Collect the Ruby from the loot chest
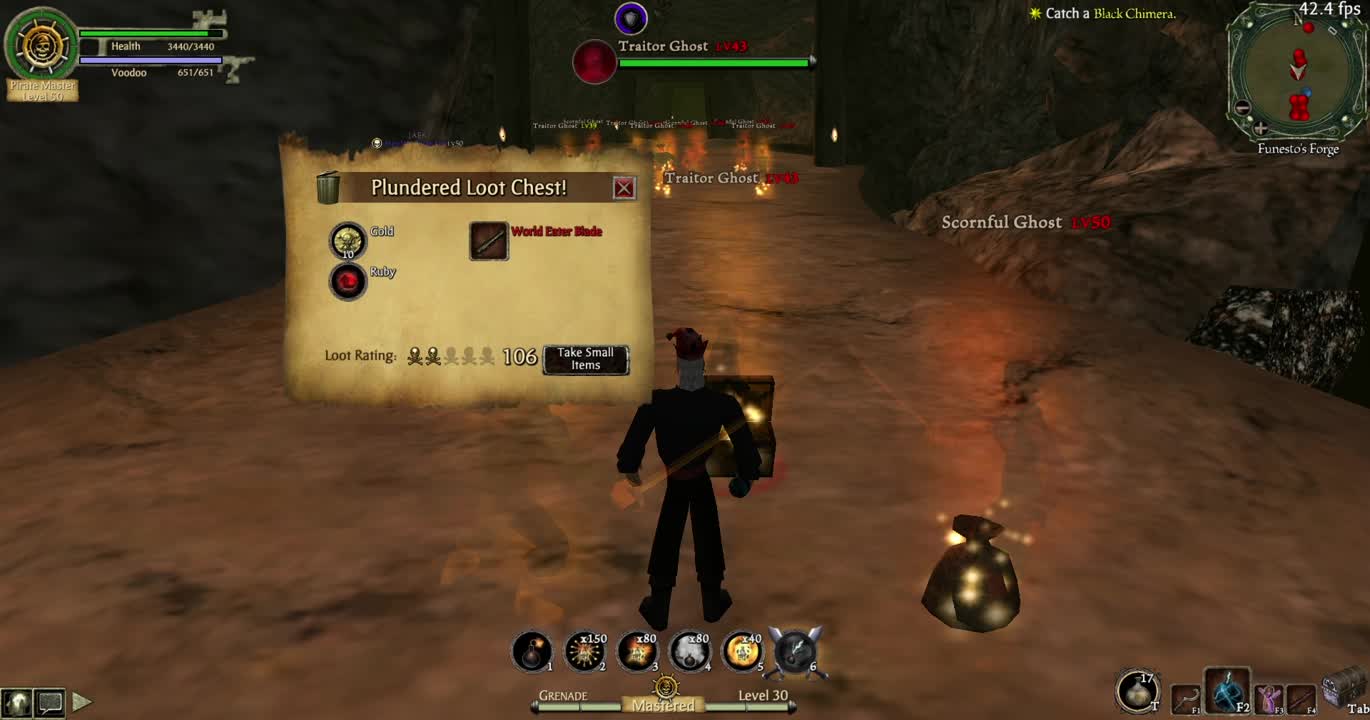Screen dimensions: 1370x720 [347, 281]
